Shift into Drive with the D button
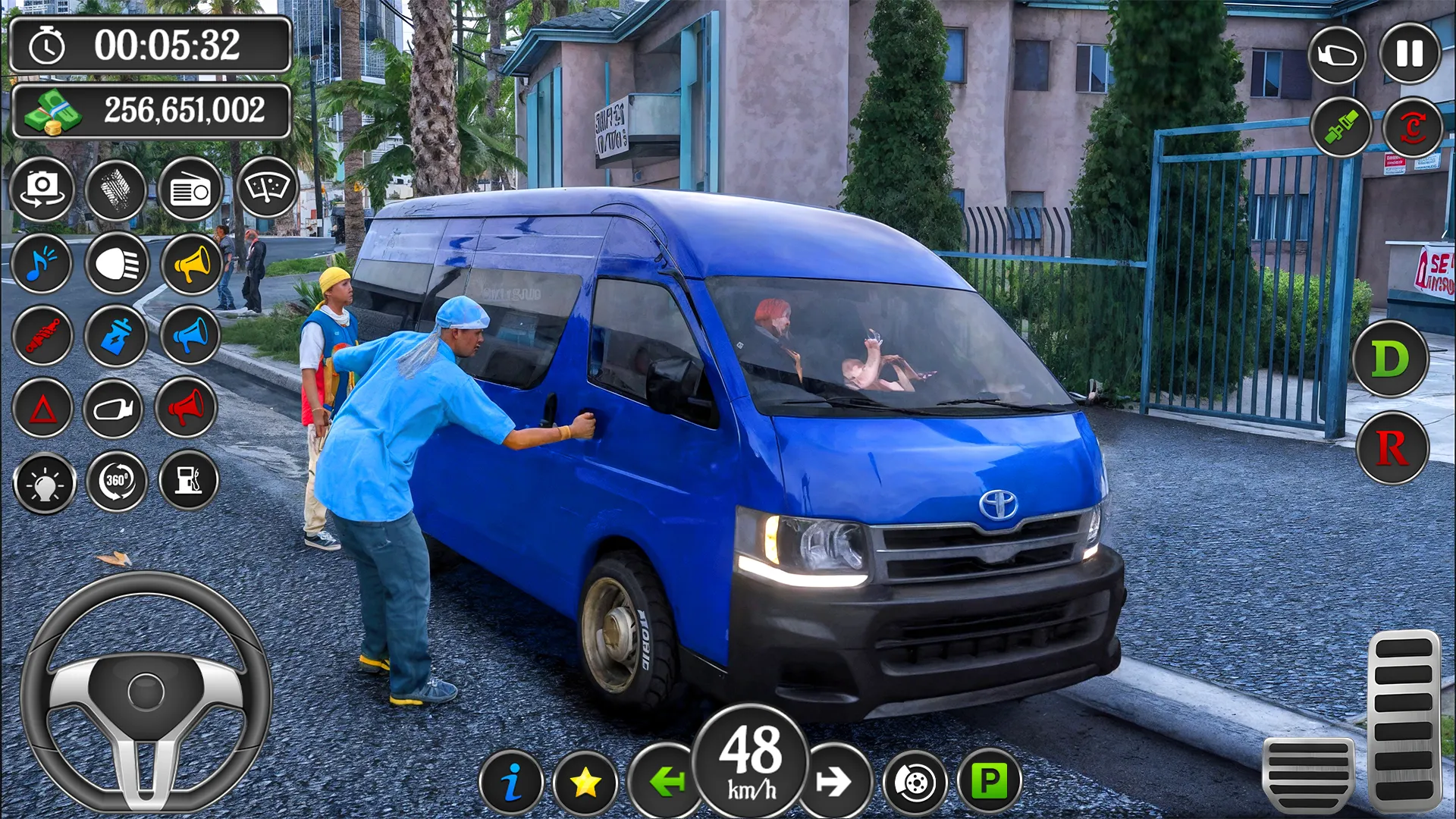The image size is (1456, 819). coord(1390,359)
